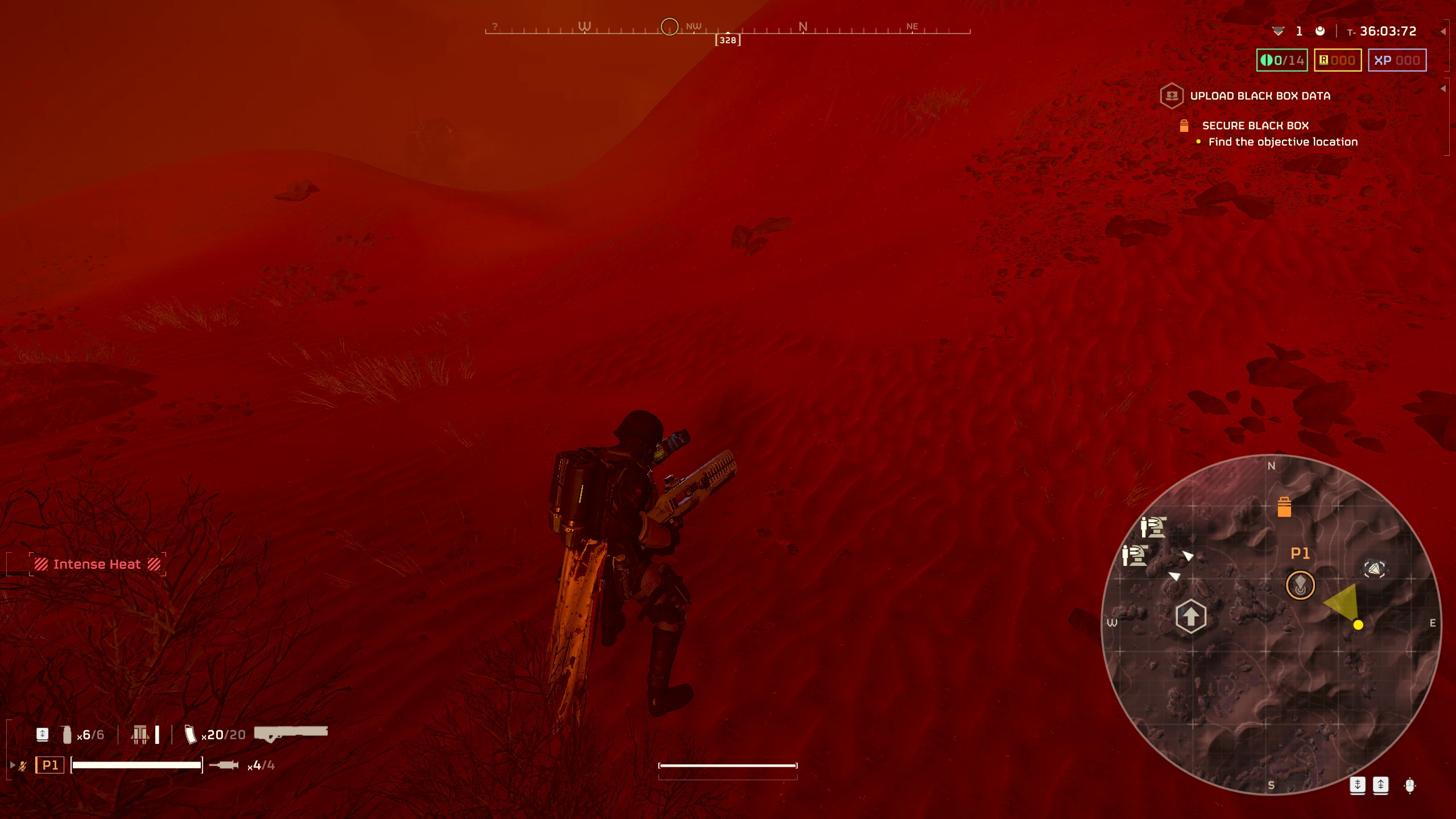Collapse the mission timer bar arrow

click(x=1443, y=32)
